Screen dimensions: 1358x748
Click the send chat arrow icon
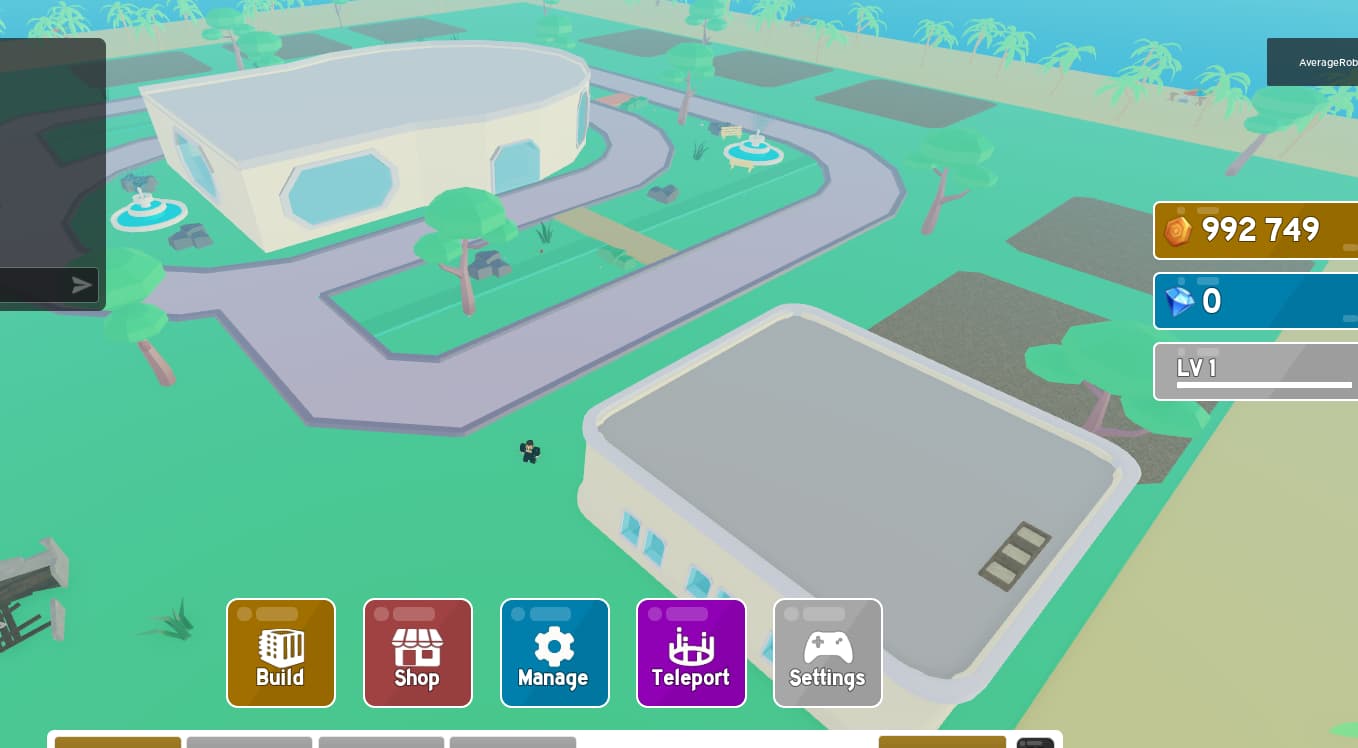point(82,284)
